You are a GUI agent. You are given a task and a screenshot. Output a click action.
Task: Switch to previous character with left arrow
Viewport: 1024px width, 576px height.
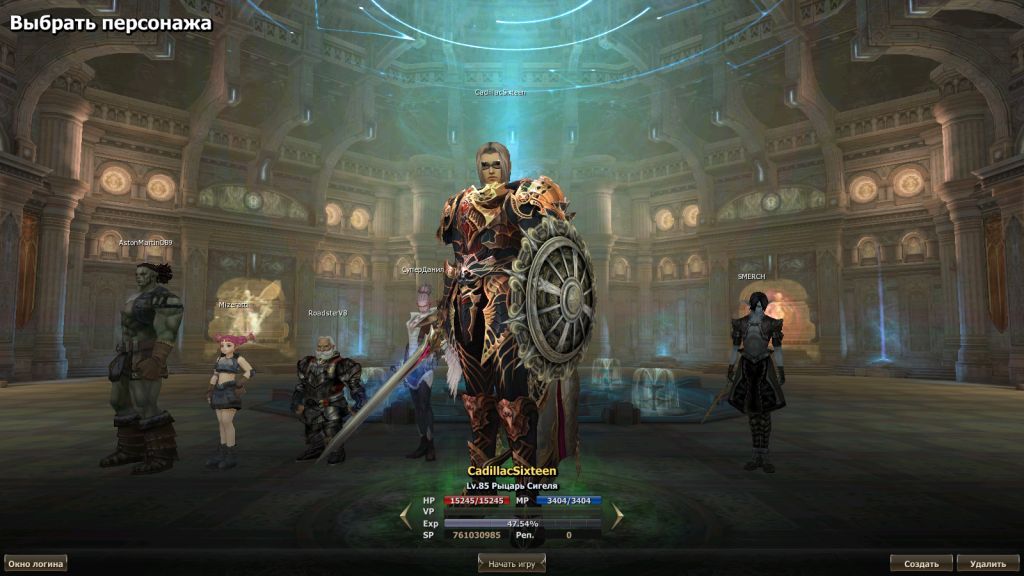coord(405,516)
